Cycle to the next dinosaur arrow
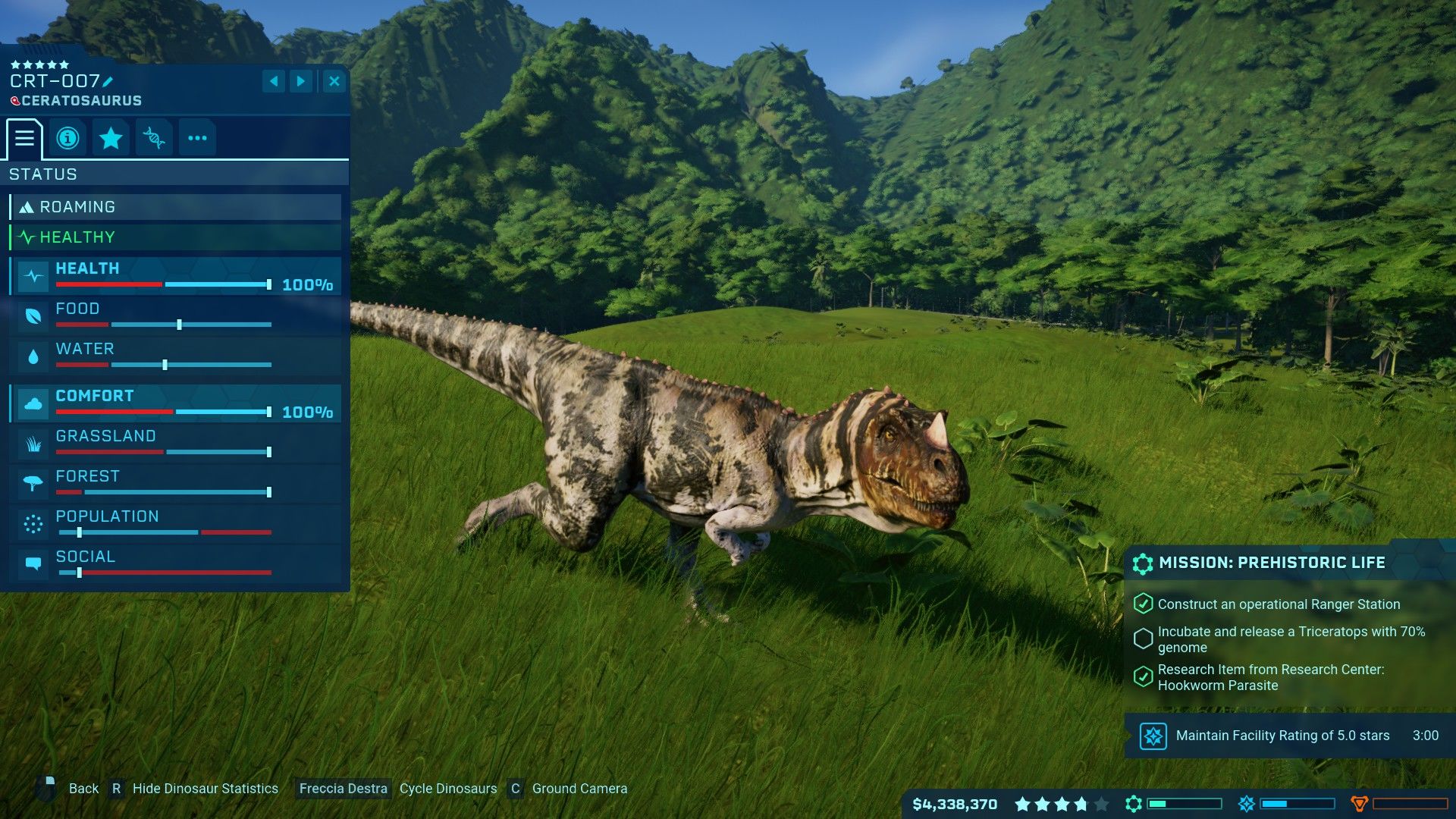The height and width of the screenshot is (819, 1456). tap(301, 81)
